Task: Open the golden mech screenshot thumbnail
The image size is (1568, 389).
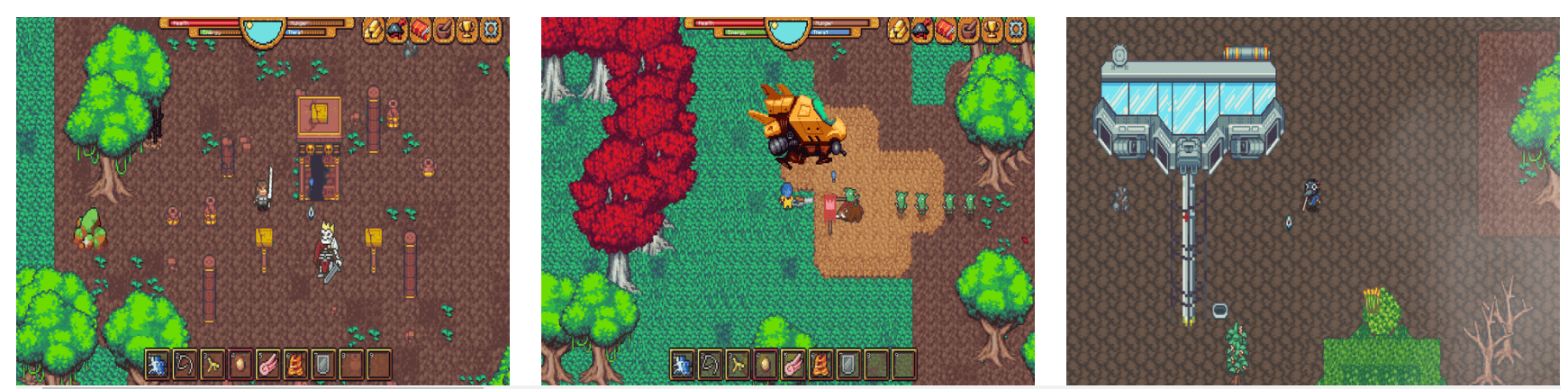Action: (x=787, y=201)
